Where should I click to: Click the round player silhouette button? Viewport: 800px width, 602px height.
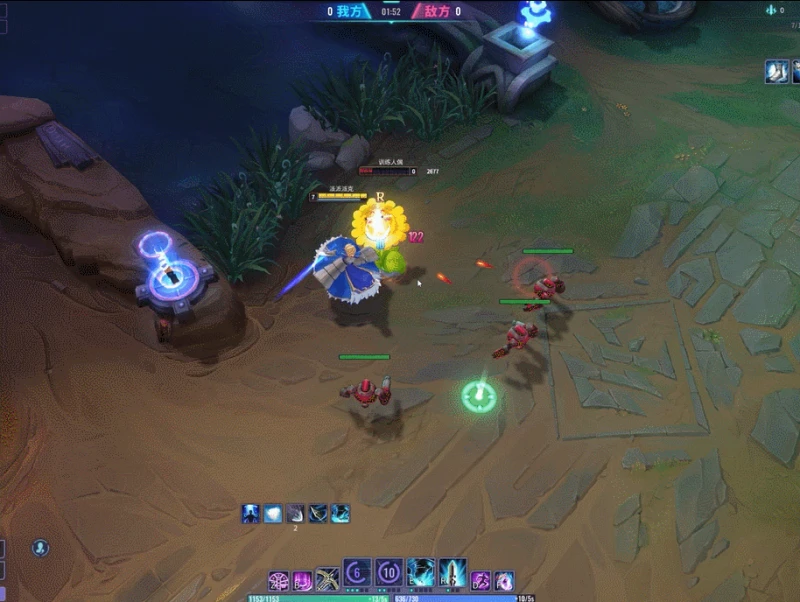tap(40, 548)
